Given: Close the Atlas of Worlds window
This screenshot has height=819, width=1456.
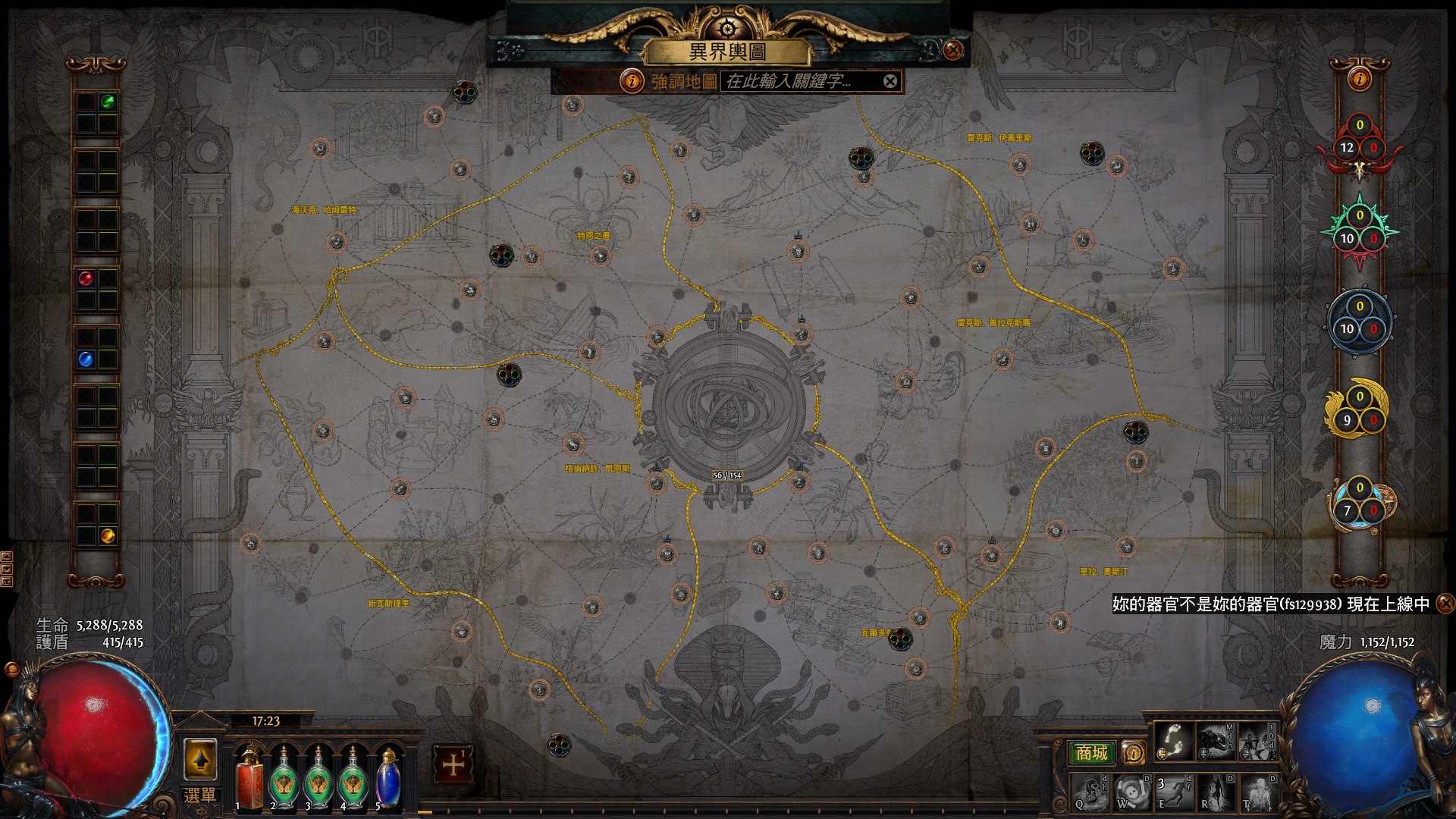Looking at the screenshot, I should 953,51.
